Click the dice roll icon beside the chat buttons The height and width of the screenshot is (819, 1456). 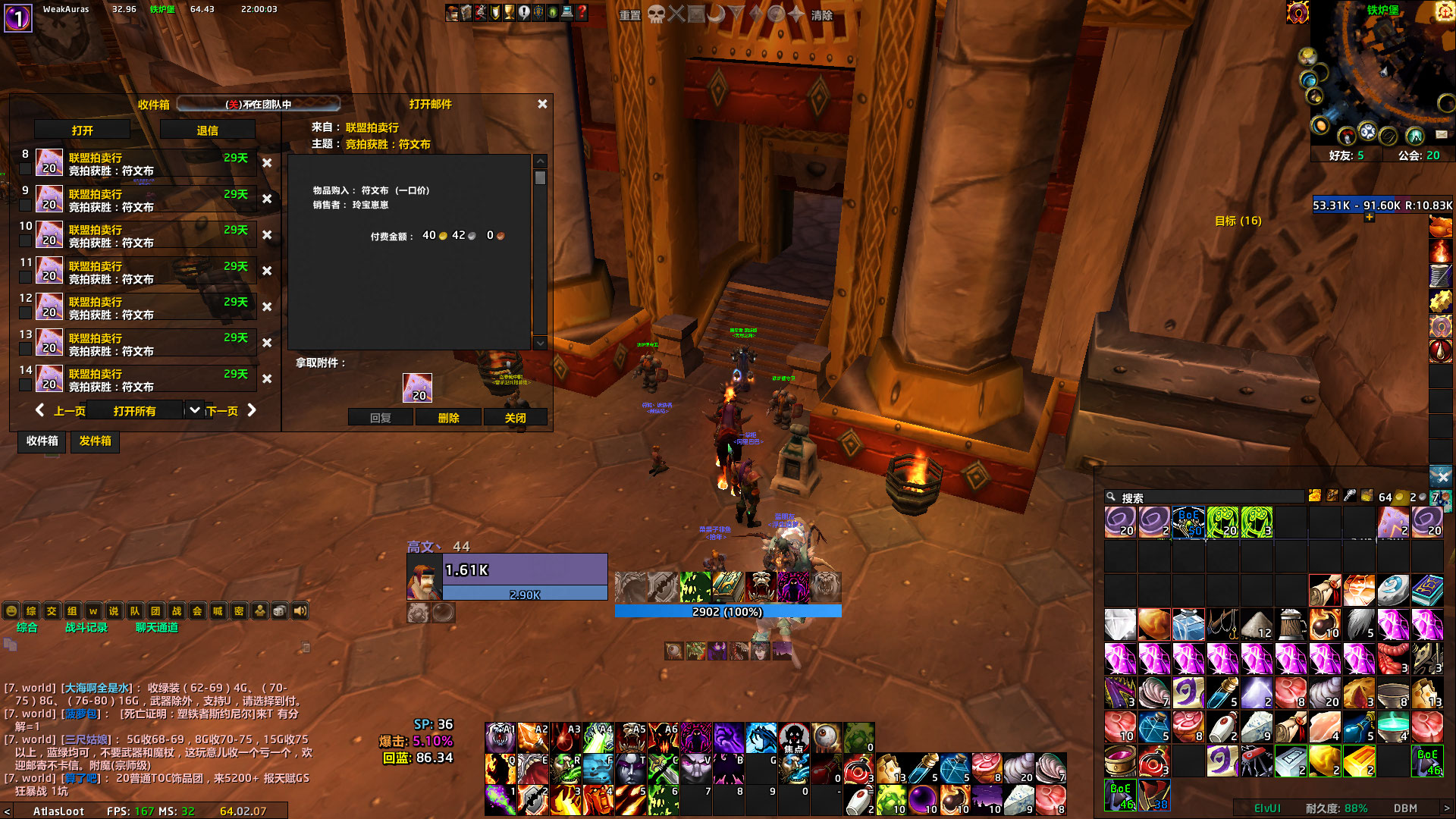point(281,610)
